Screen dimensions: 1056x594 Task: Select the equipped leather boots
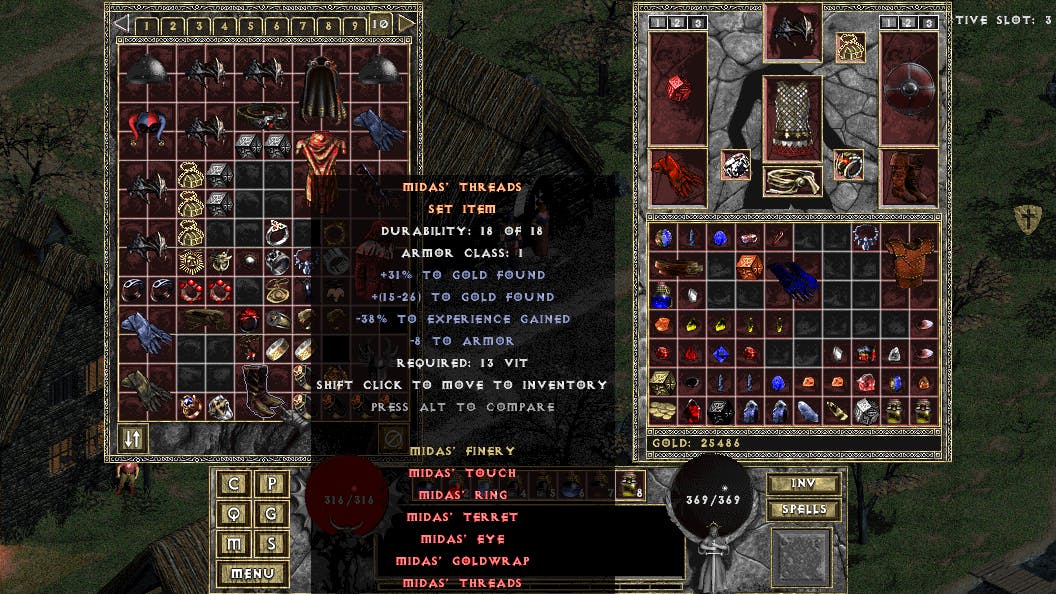coord(909,176)
